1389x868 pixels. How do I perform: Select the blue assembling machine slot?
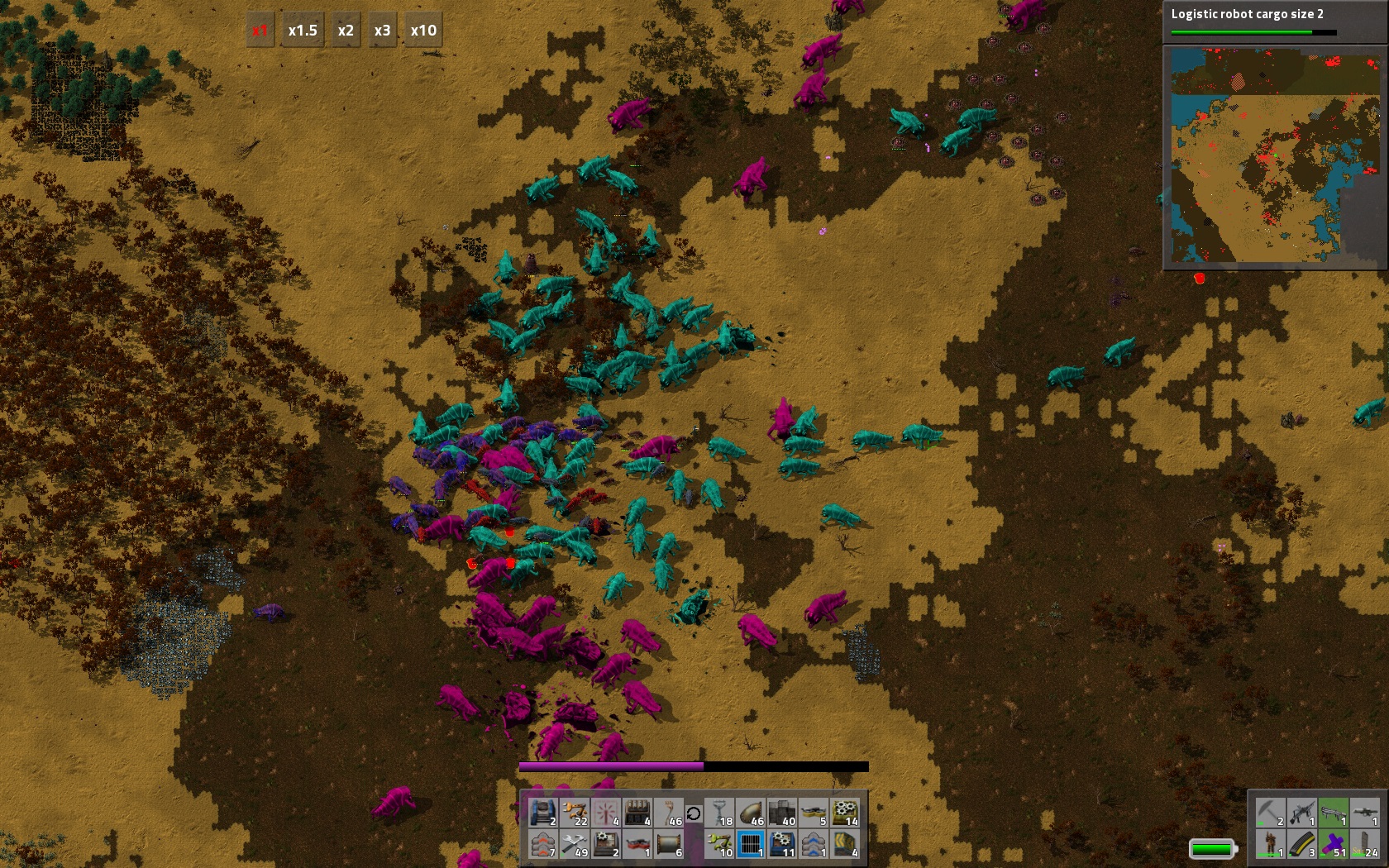point(782,845)
